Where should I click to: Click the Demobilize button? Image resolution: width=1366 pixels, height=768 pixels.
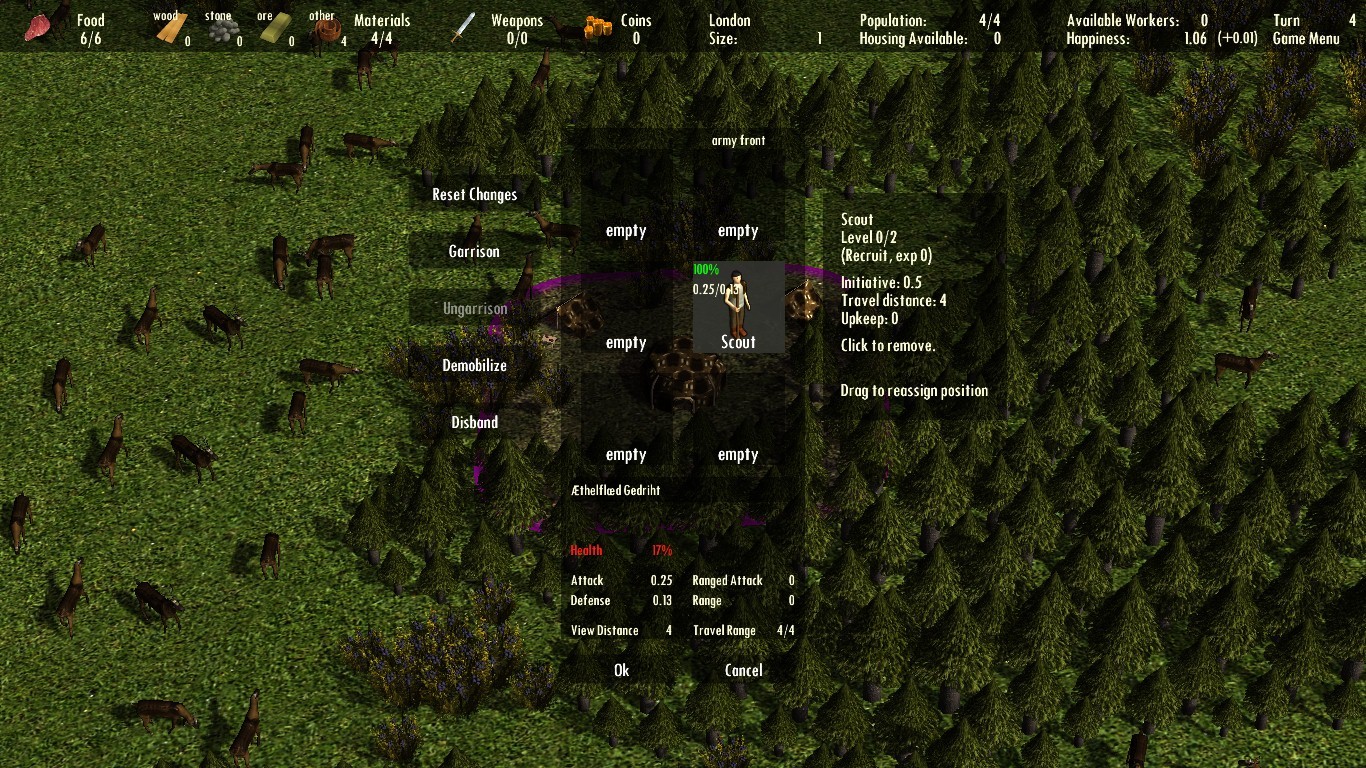pos(474,365)
